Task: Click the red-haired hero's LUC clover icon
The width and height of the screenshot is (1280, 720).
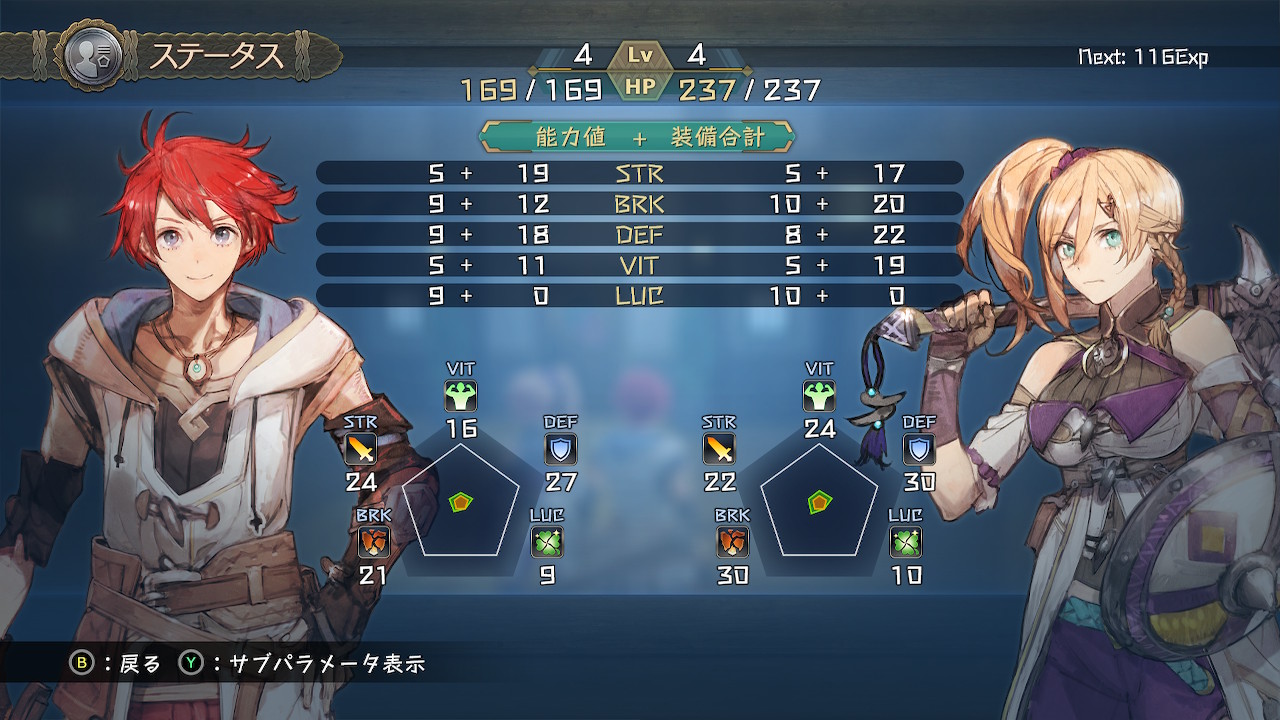Action: pos(547,542)
